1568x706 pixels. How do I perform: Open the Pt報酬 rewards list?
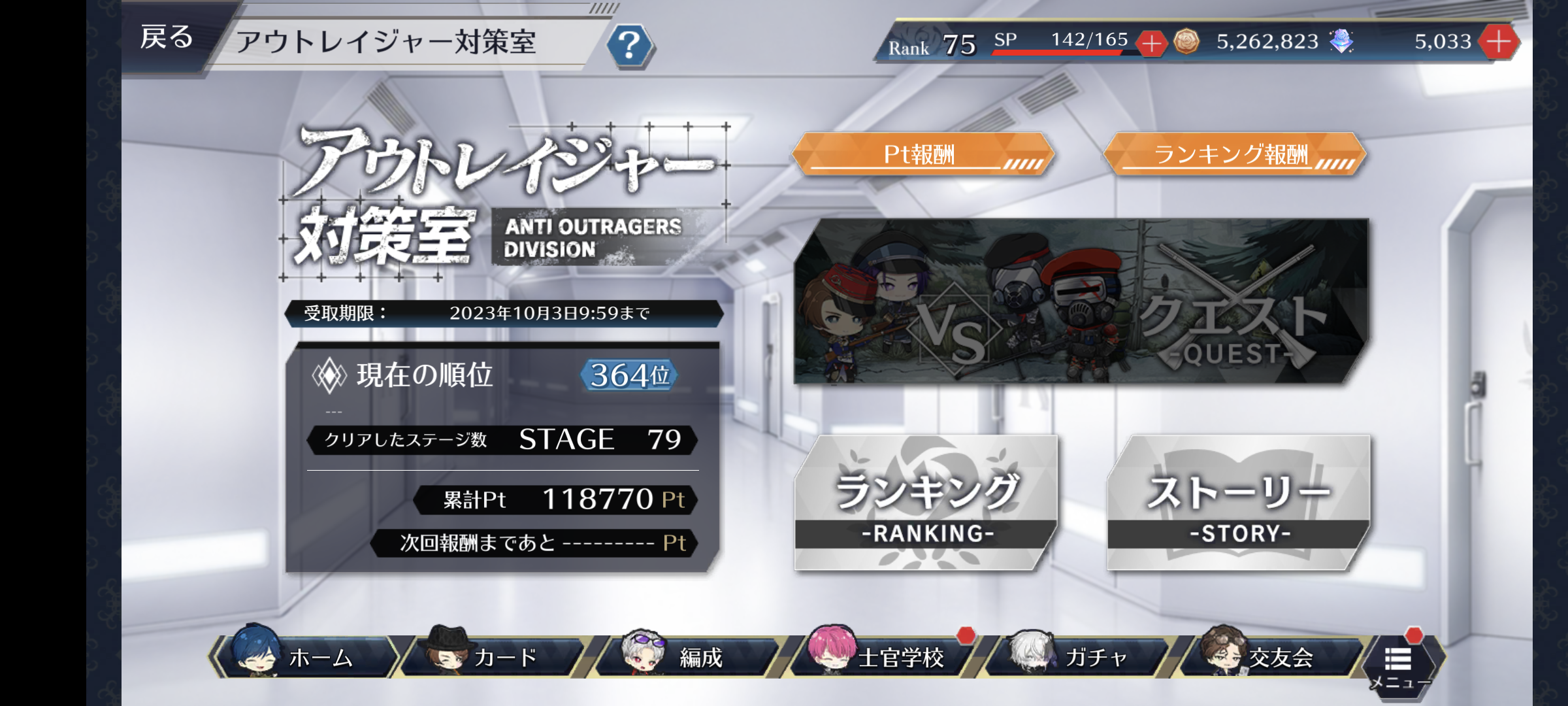(x=922, y=155)
